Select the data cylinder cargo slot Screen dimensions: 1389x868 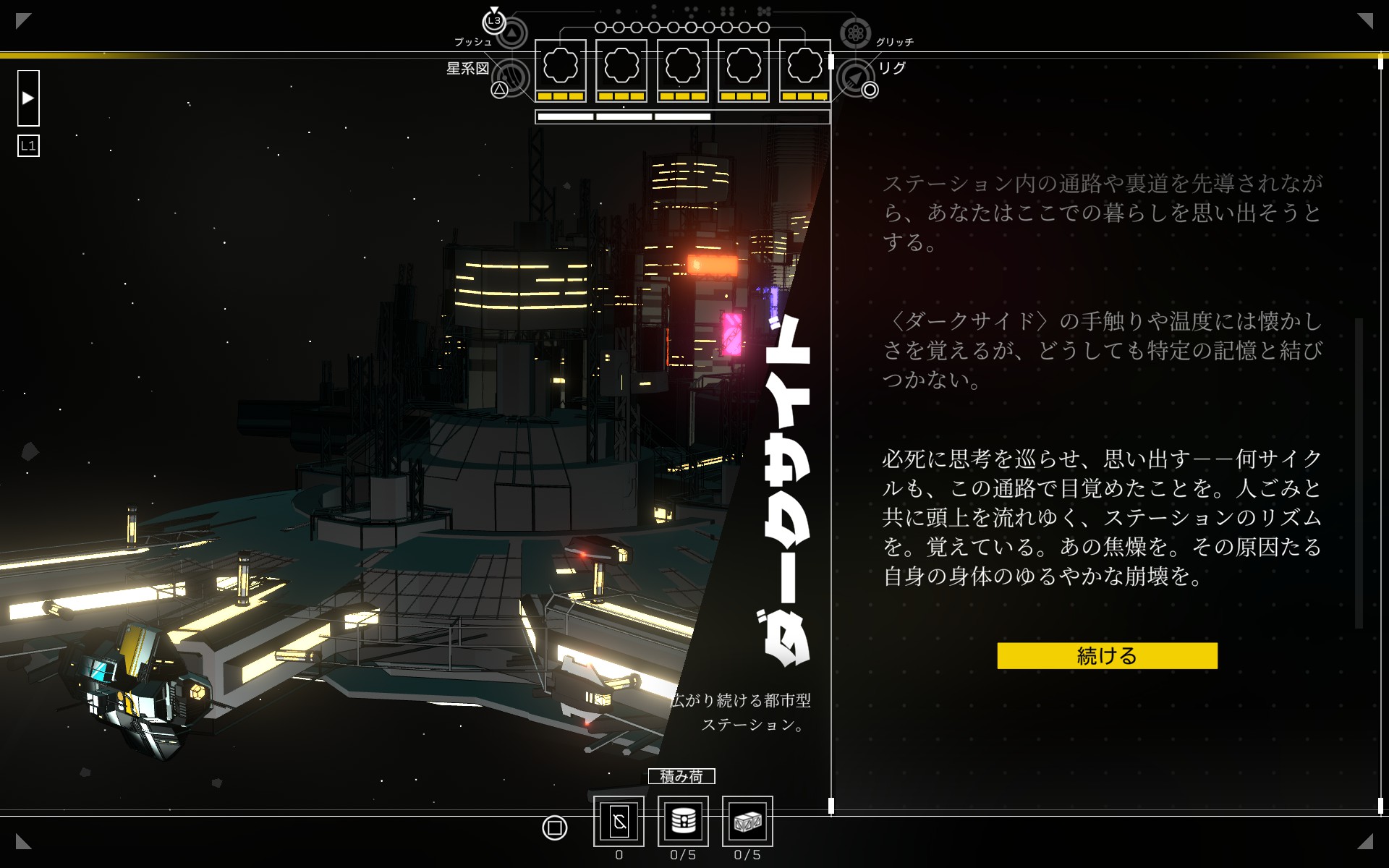click(x=683, y=821)
